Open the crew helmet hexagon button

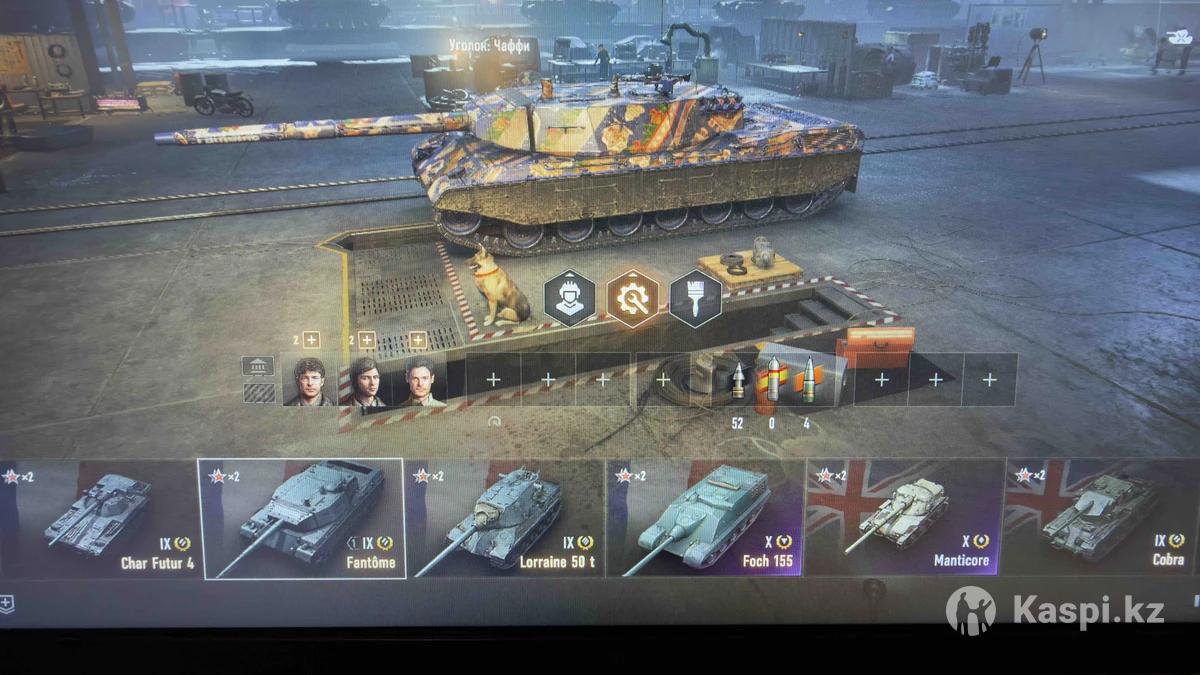tap(569, 298)
